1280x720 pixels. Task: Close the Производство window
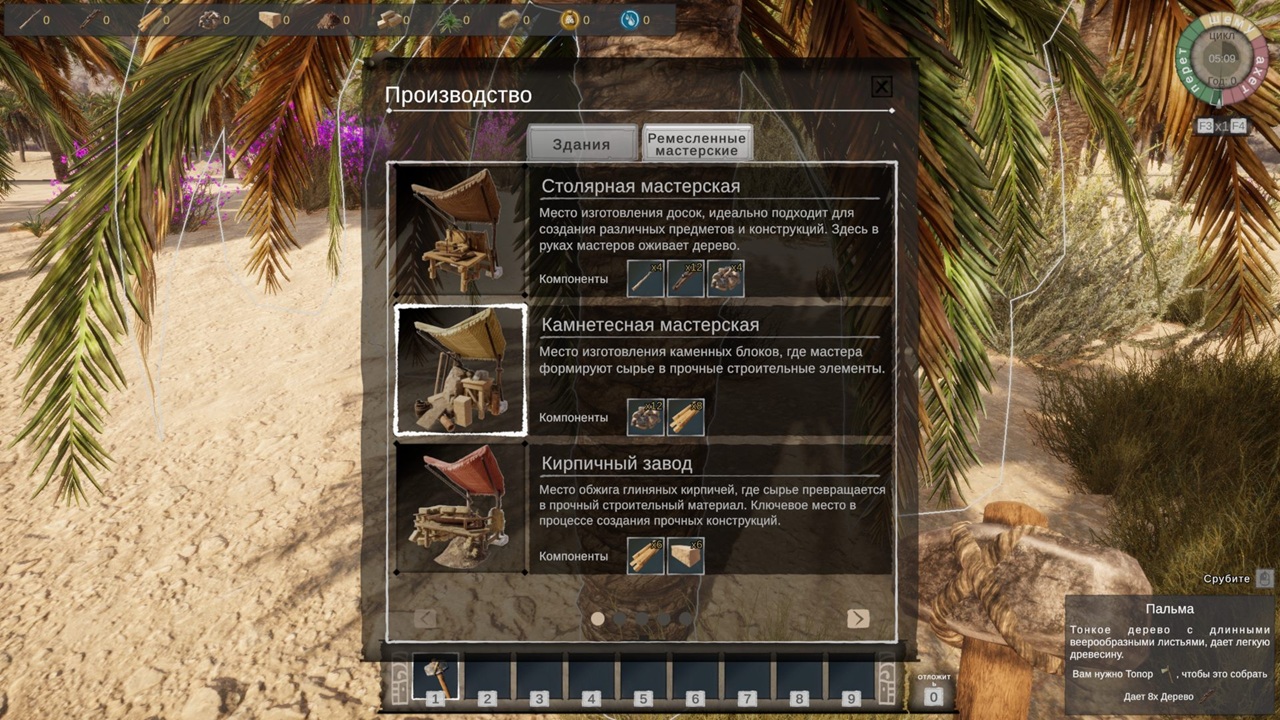(881, 87)
